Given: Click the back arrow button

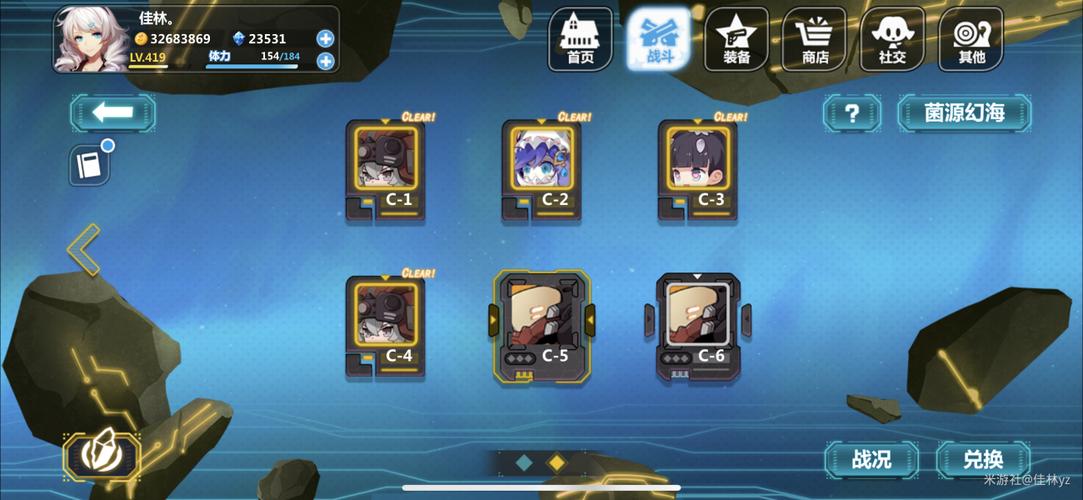Looking at the screenshot, I should 112,112.
